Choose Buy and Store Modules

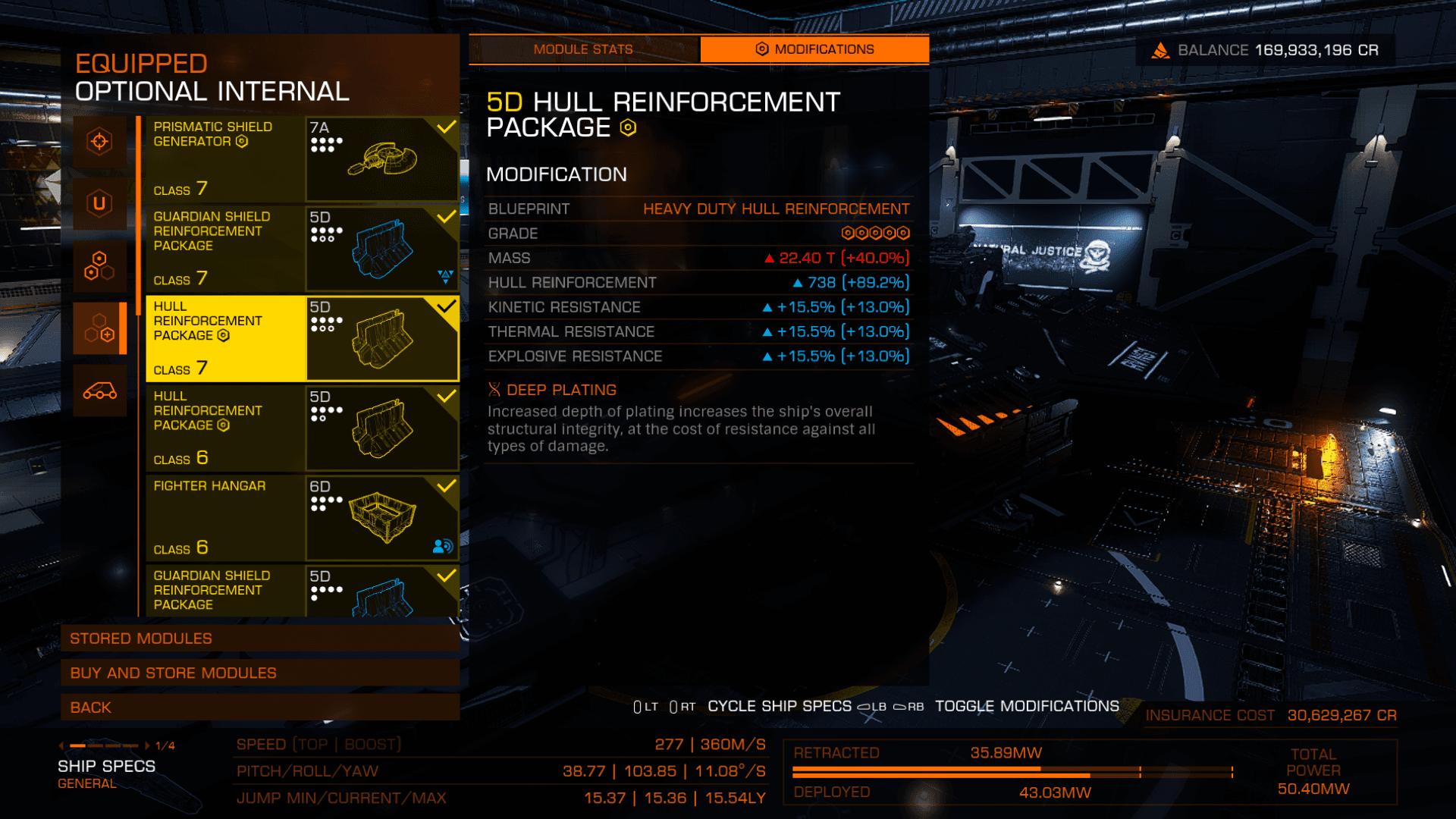pos(259,673)
